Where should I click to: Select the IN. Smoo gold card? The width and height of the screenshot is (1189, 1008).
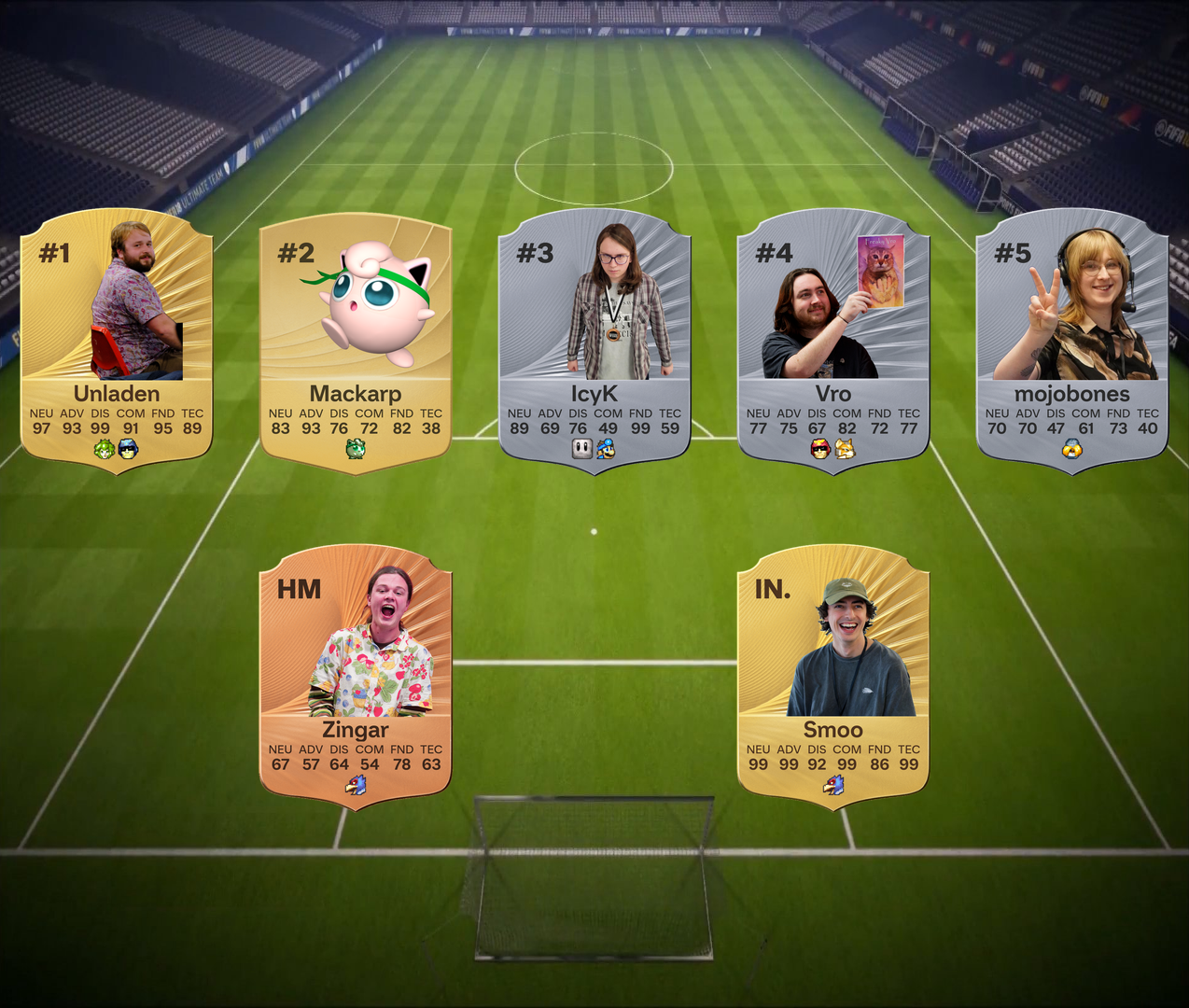(x=833, y=677)
